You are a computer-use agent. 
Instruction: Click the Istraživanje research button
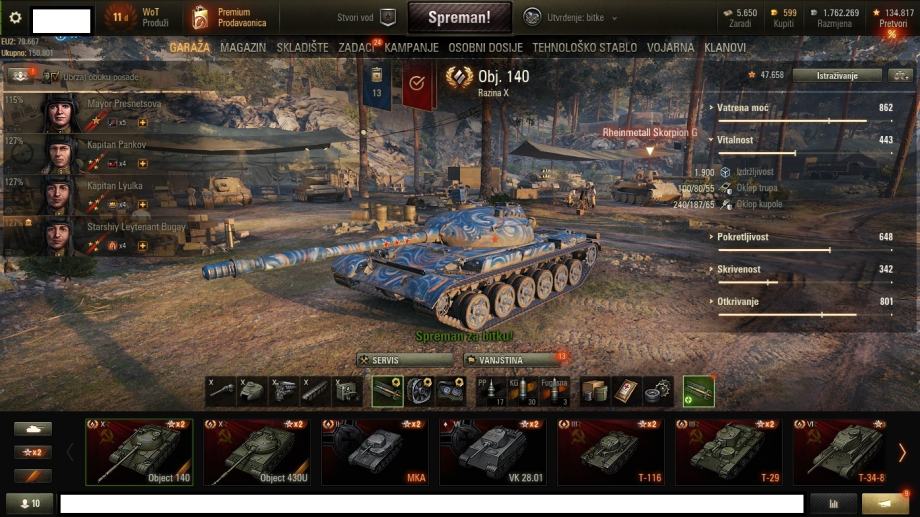(837, 75)
